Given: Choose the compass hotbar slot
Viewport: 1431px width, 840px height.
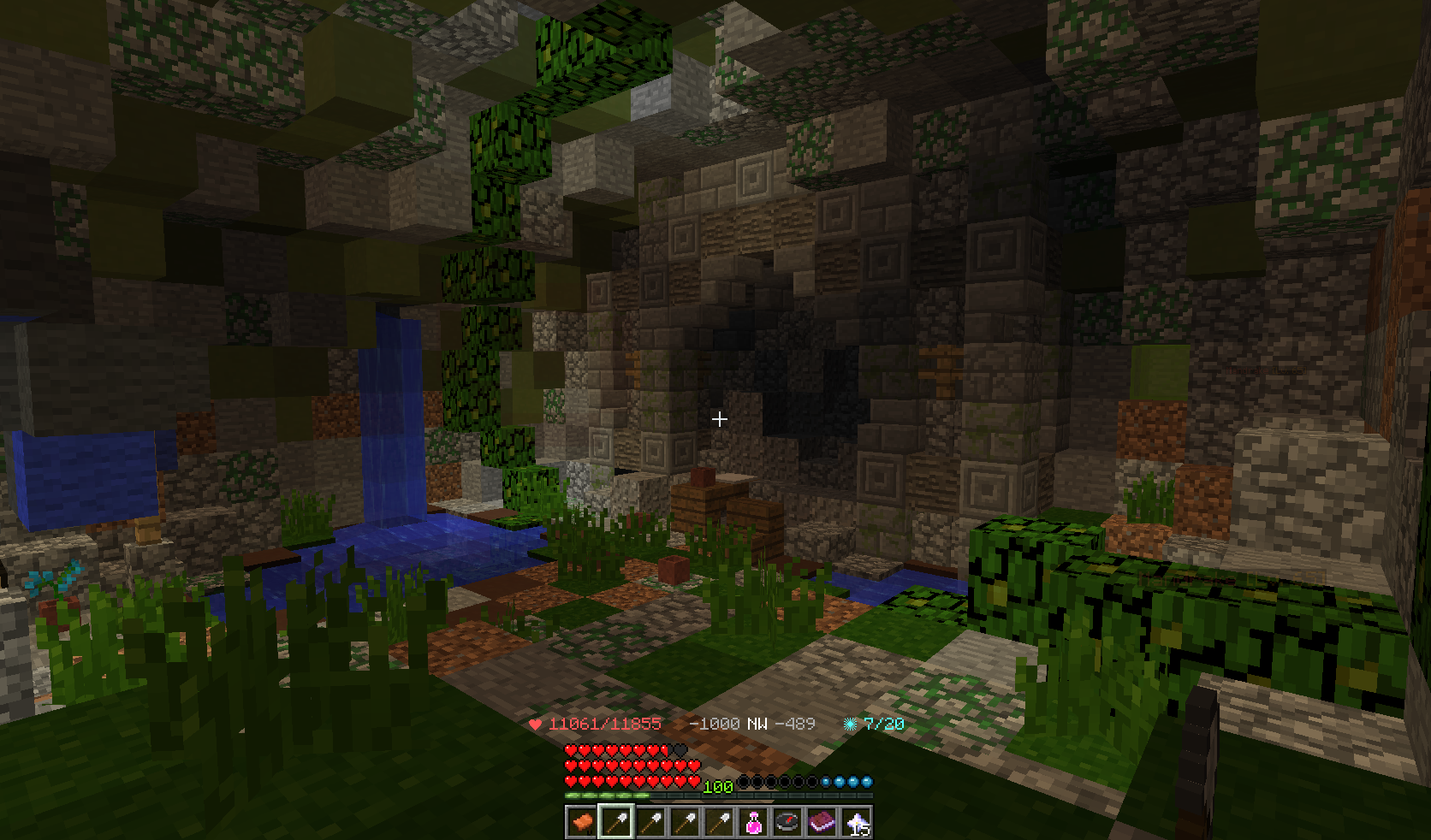Looking at the screenshot, I should (787, 822).
